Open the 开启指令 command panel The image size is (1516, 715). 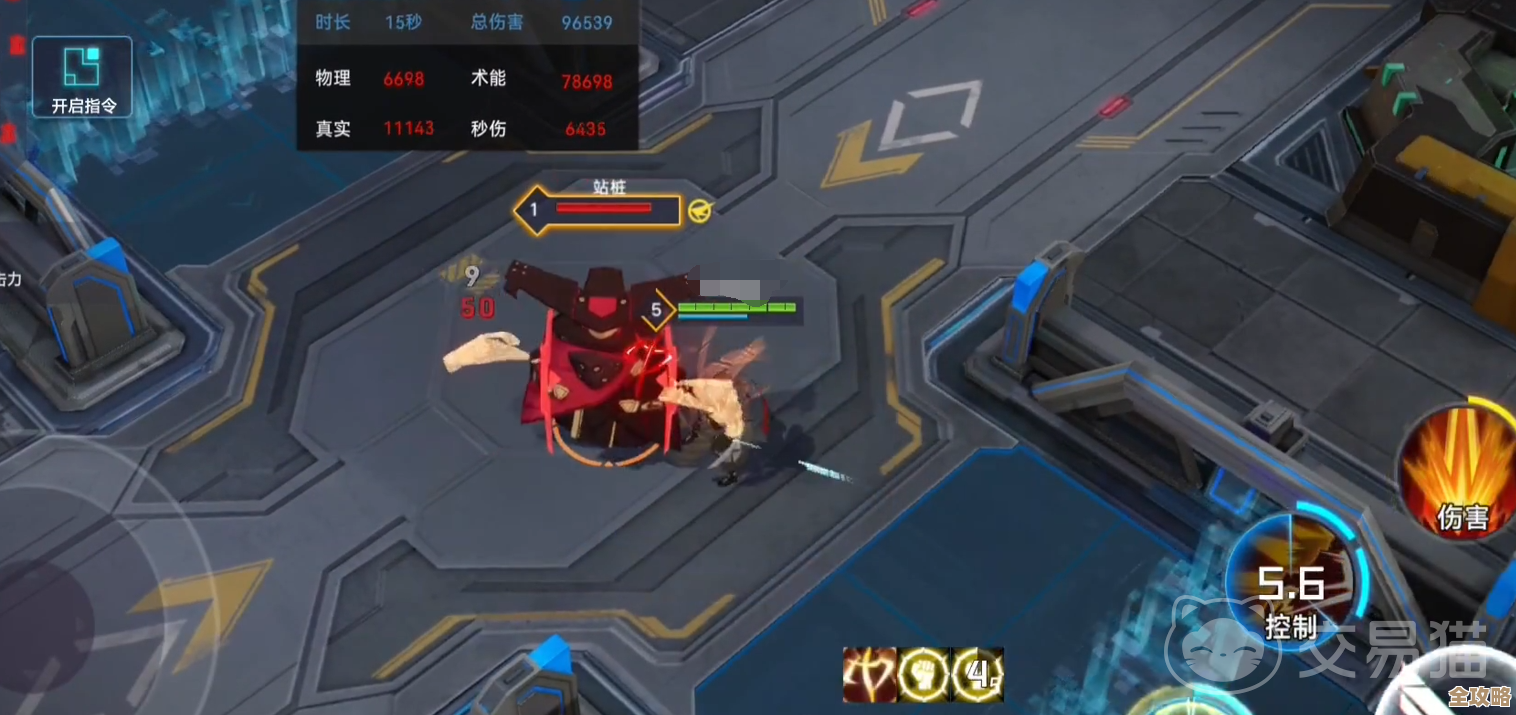(83, 78)
